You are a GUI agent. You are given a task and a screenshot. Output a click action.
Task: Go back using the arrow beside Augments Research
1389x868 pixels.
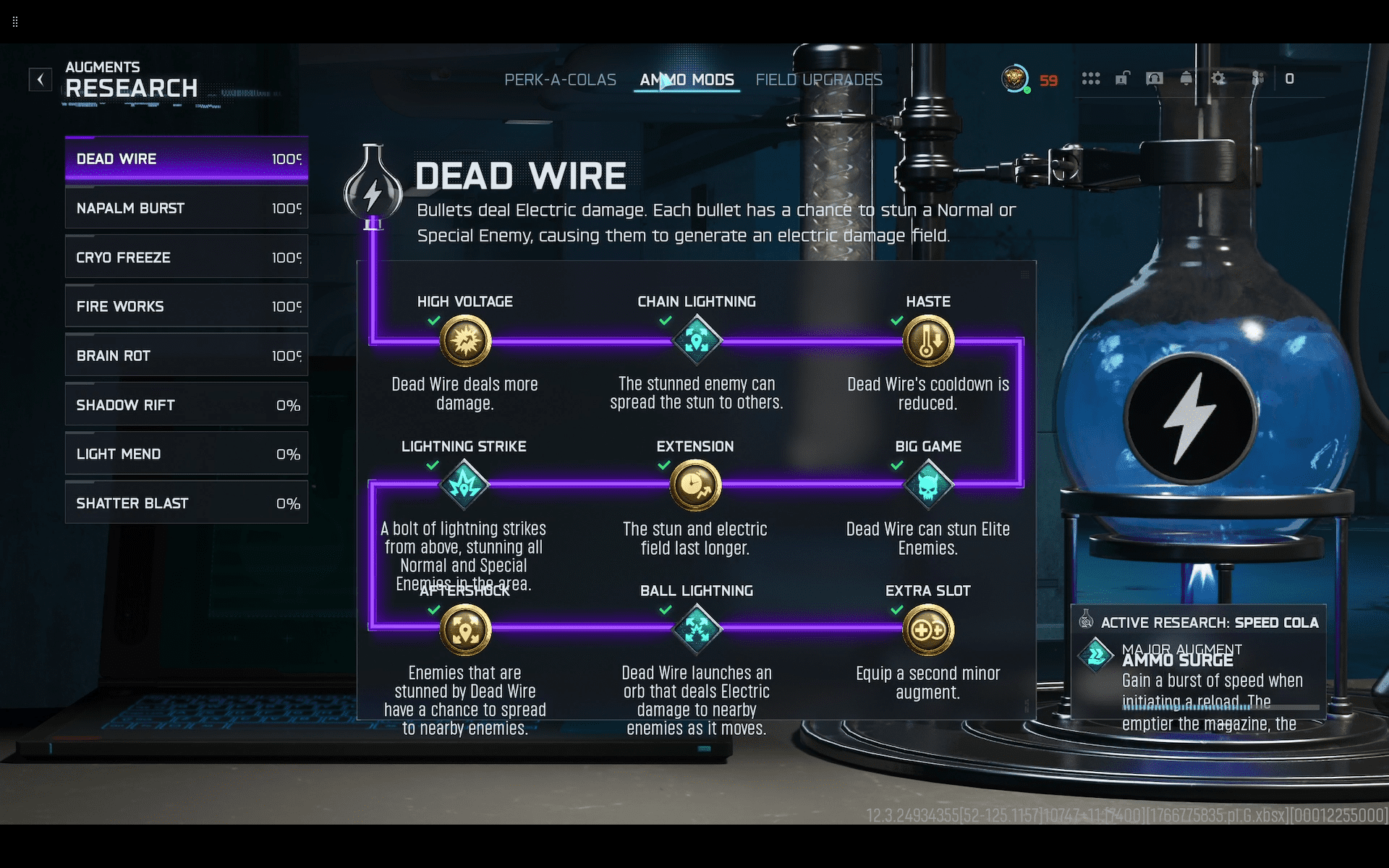pyautogui.click(x=41, y=79)
